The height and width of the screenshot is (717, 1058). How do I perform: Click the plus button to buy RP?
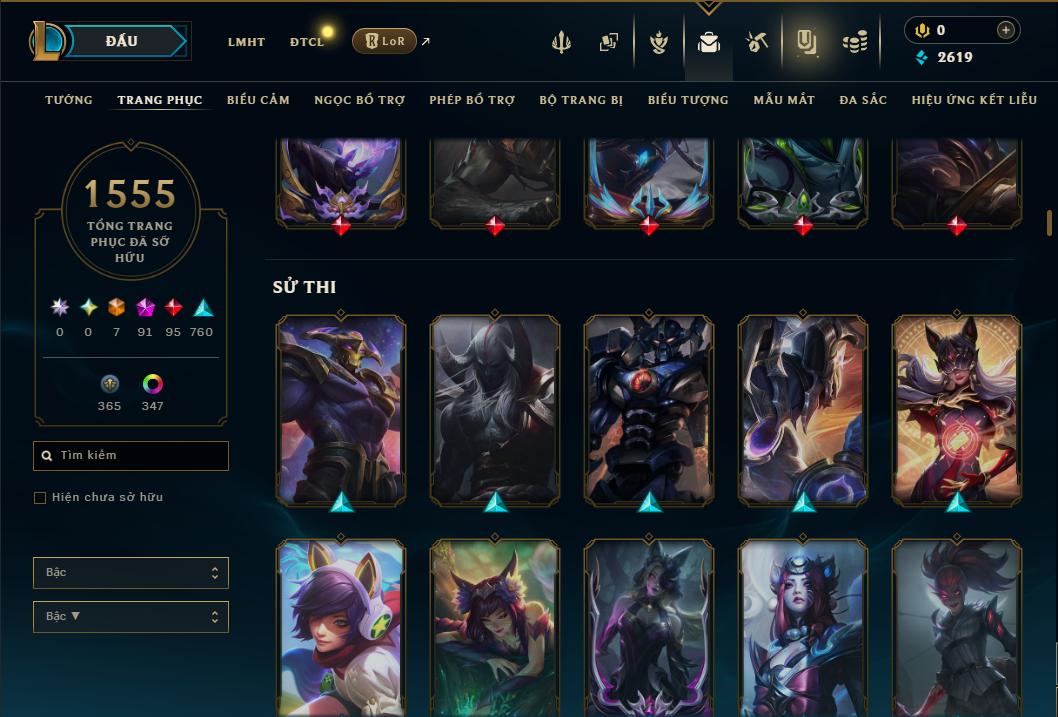click(x=1006, y=31)
